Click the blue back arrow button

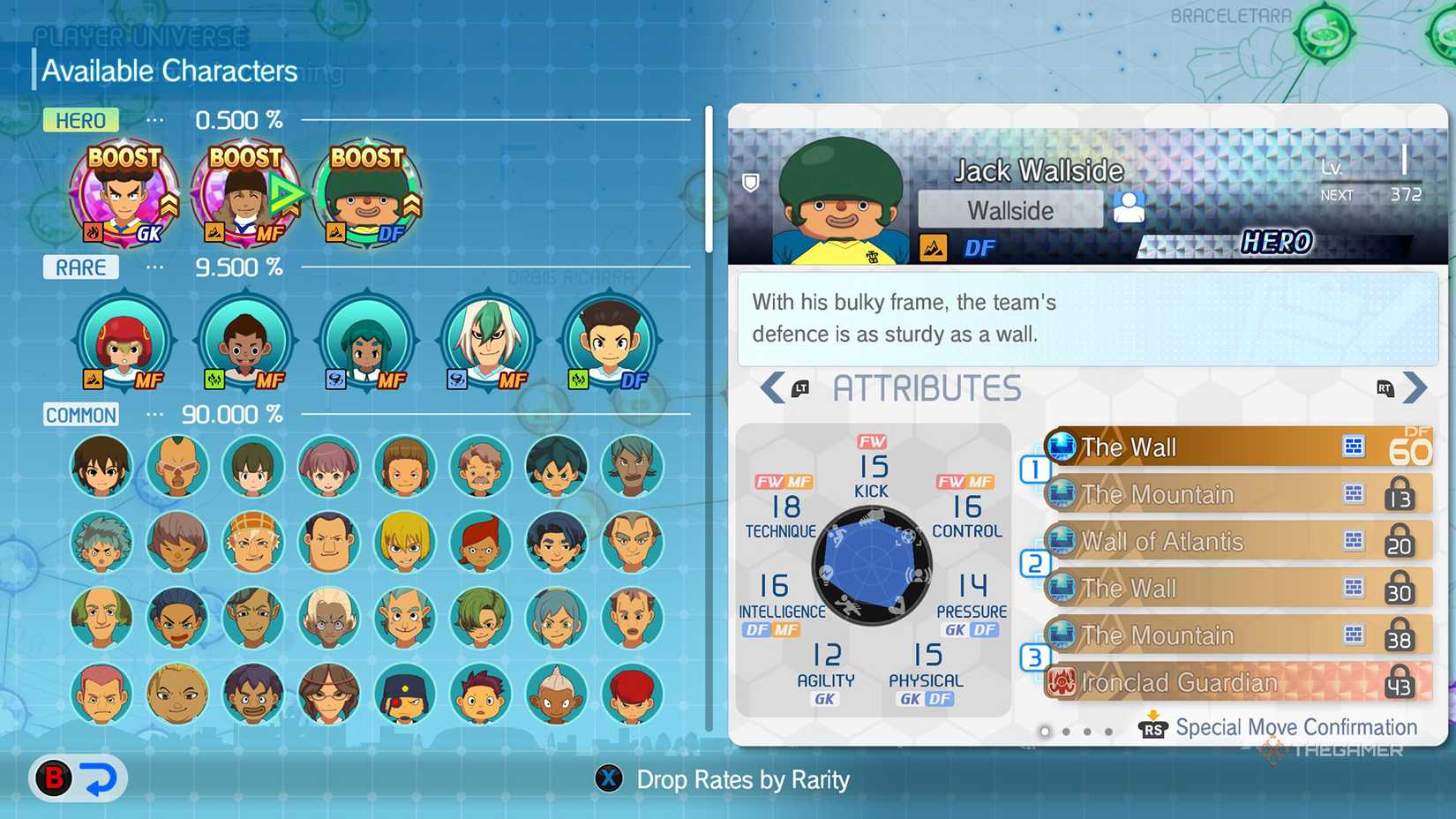pos(100,778)
